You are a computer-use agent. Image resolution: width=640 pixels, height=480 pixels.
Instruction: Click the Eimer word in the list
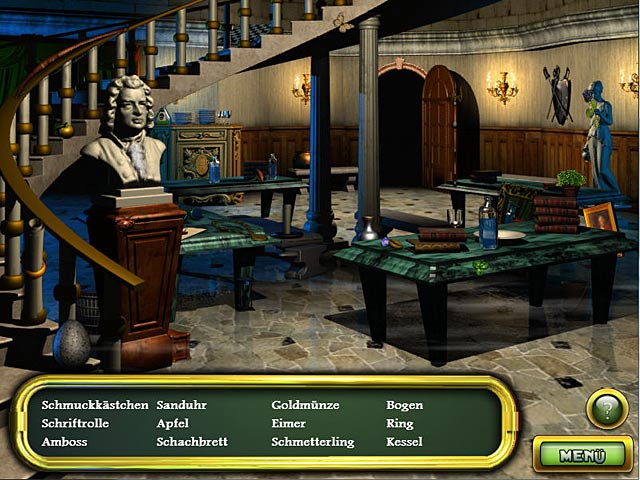coord(288,424)
